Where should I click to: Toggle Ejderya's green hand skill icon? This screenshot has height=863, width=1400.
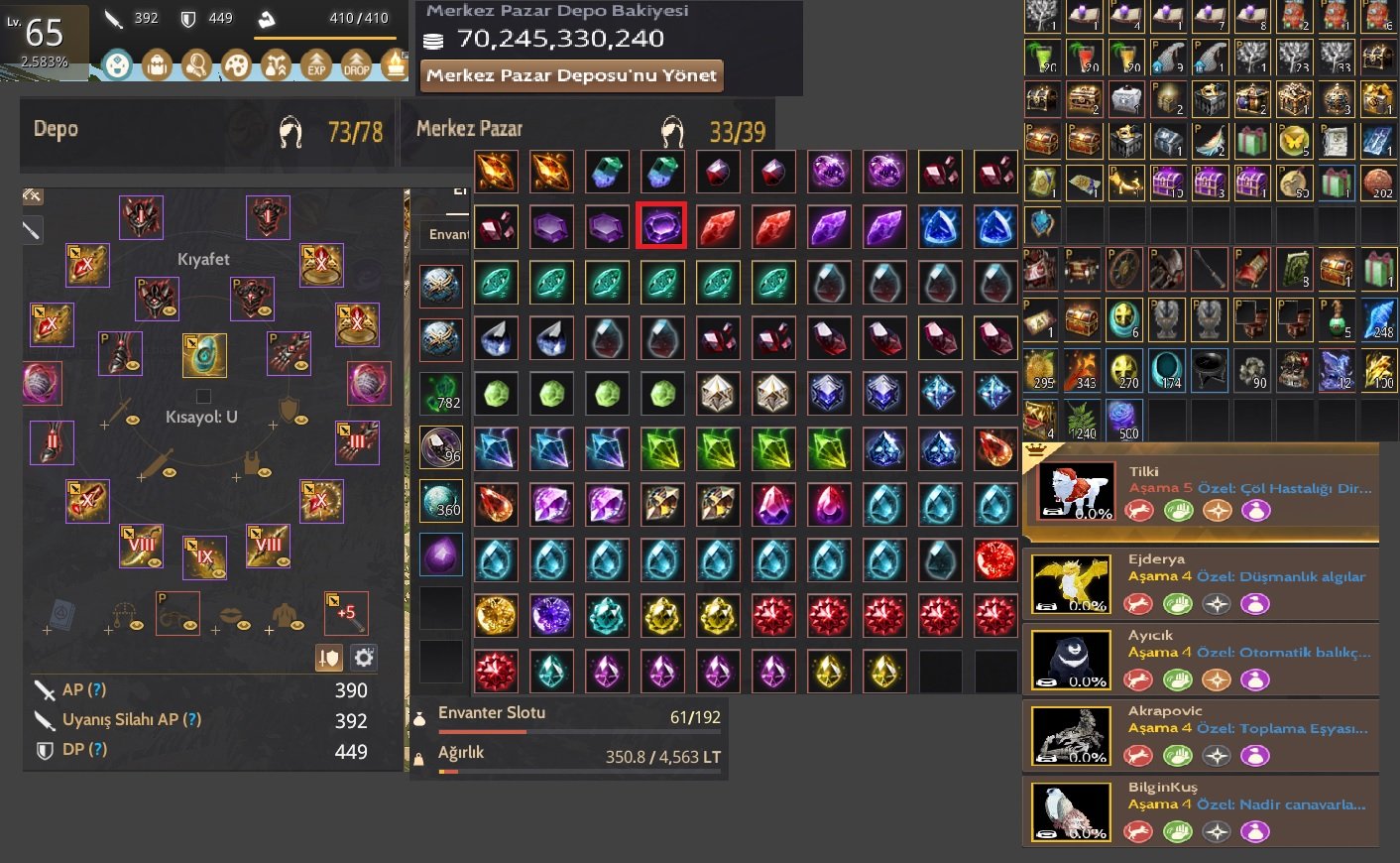click(1178, 603)
